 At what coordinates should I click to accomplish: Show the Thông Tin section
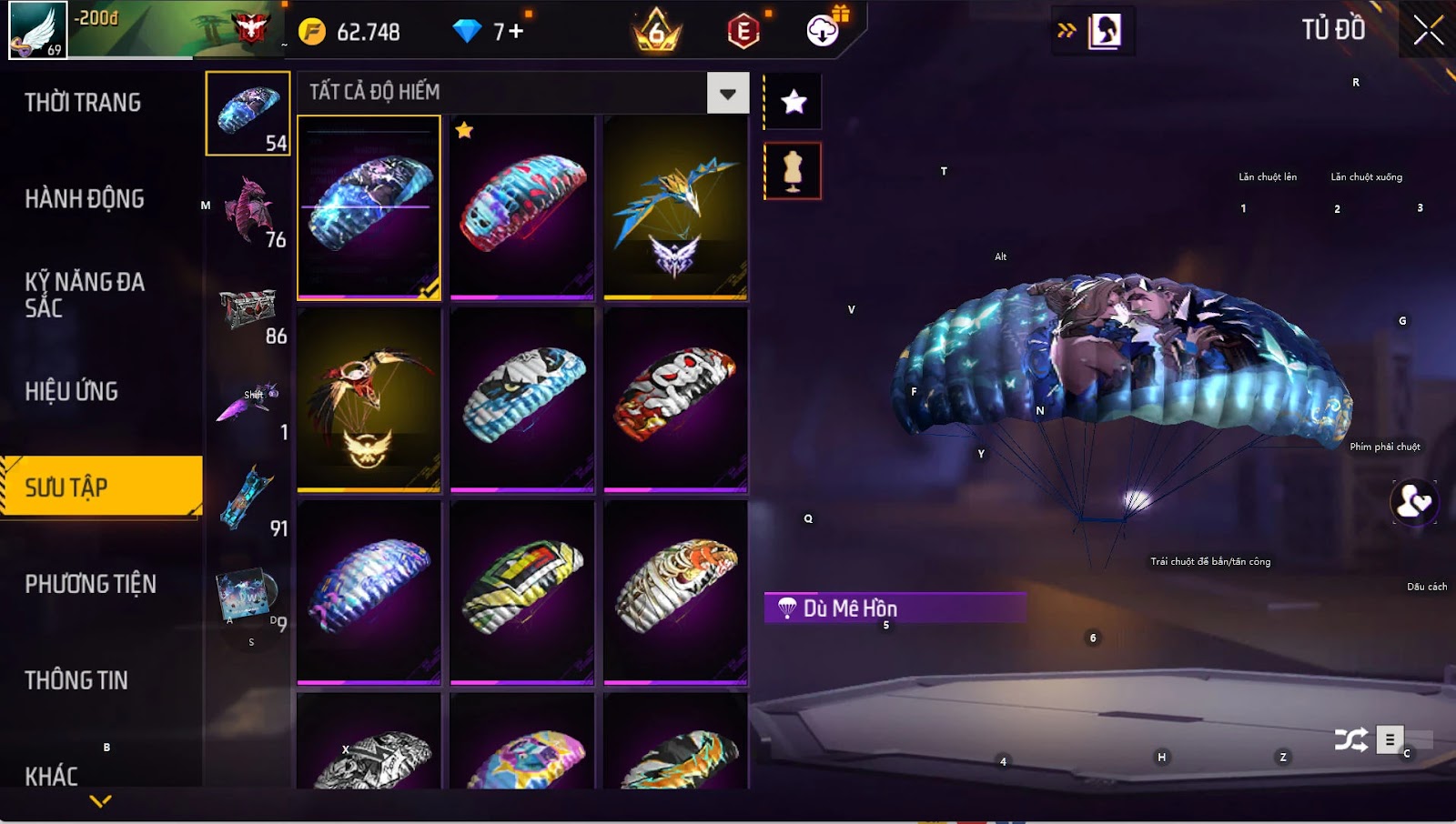pos(76,680)
